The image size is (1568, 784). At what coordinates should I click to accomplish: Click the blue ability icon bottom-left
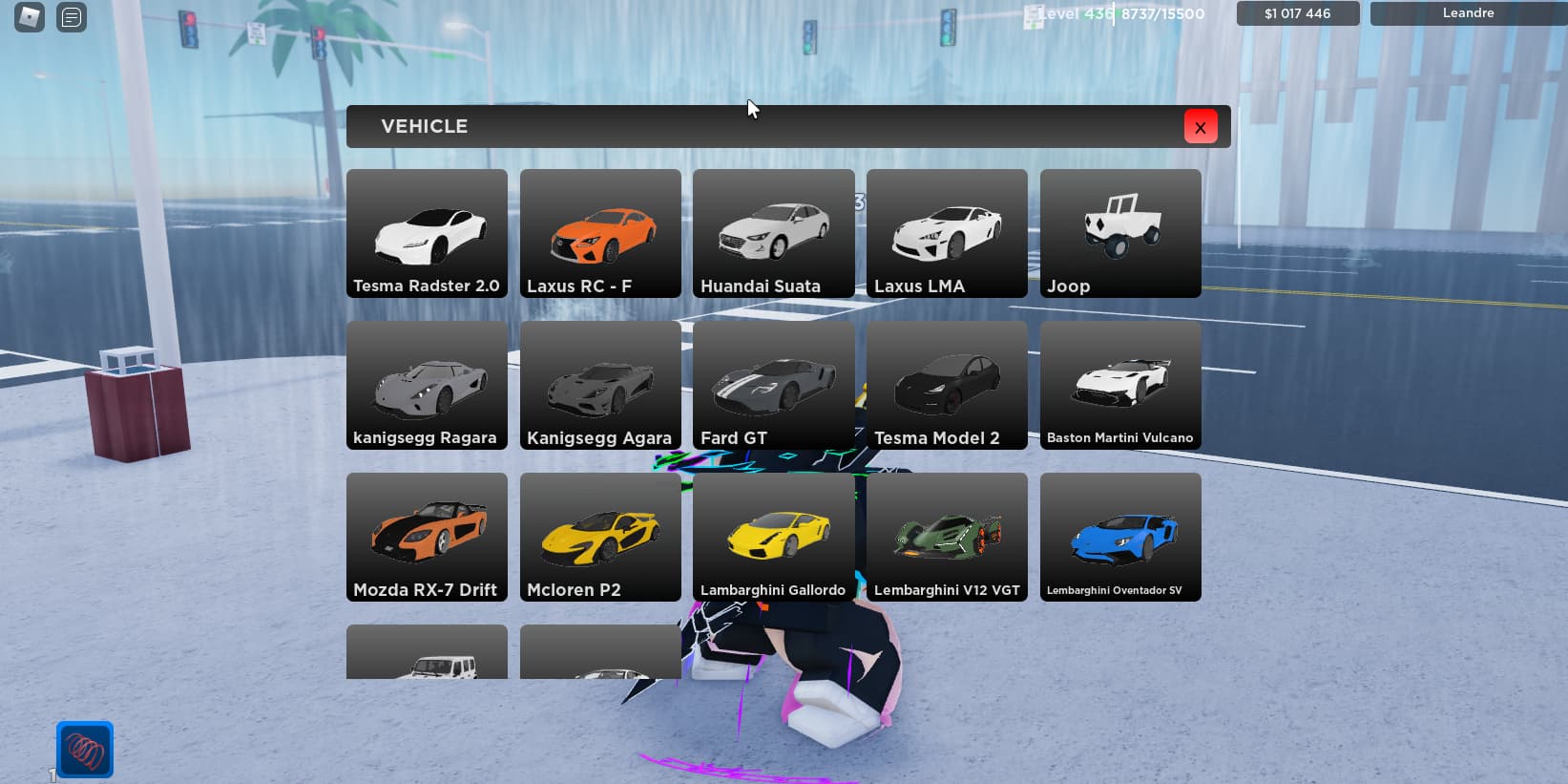84,749
